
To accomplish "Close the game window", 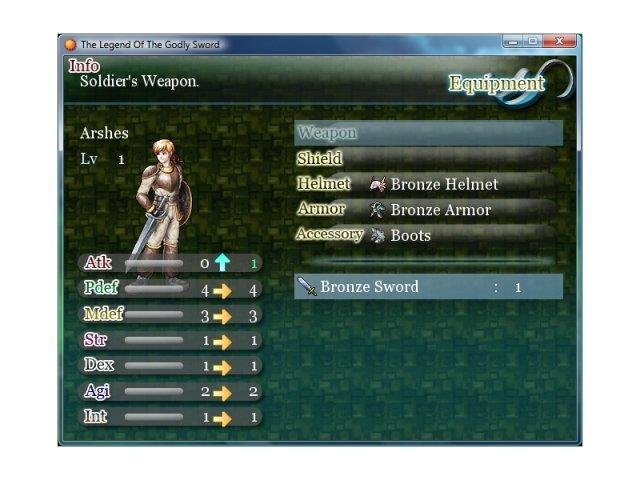I will [559, 42].
